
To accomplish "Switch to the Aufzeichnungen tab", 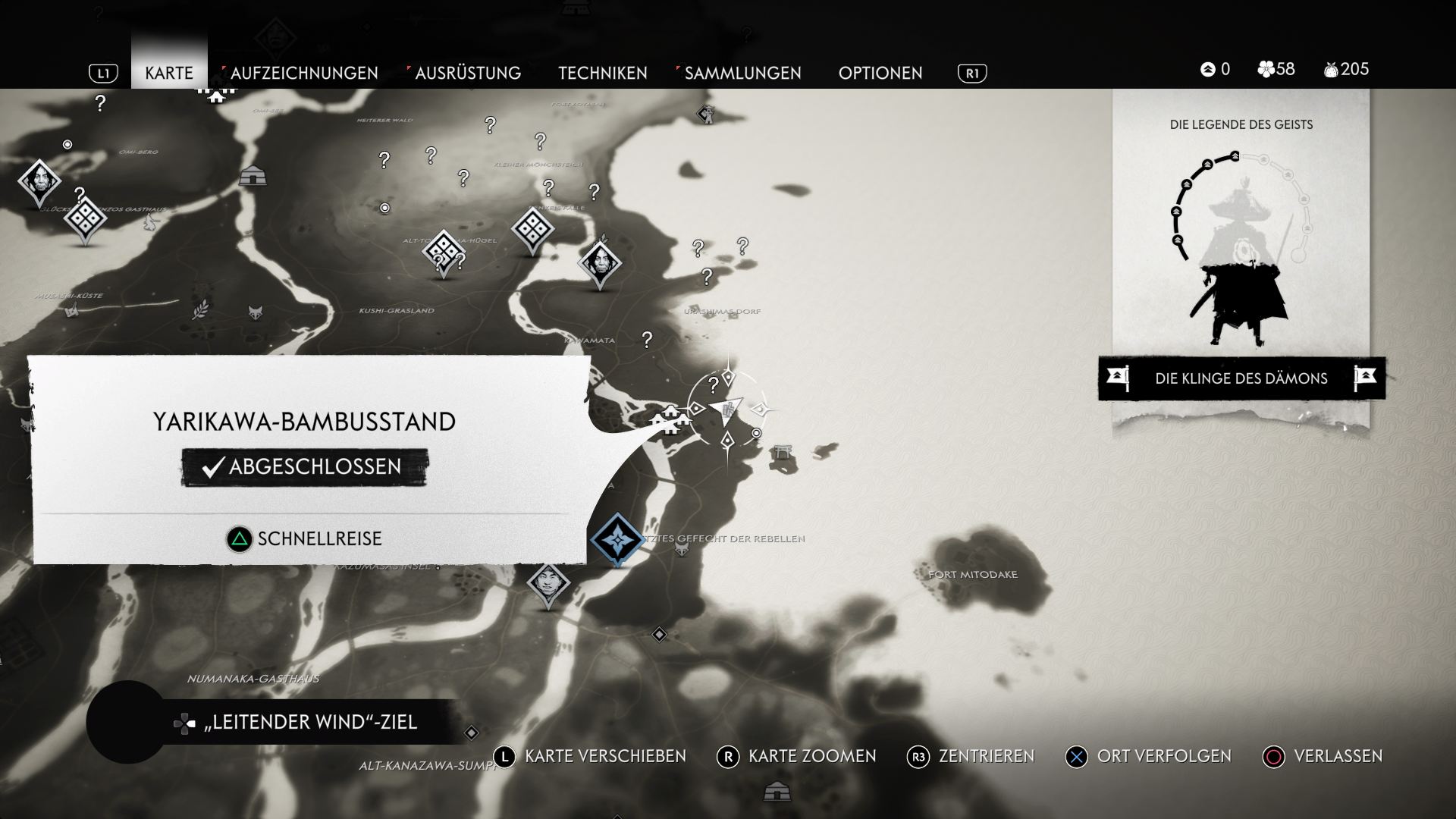I will [303, 73].
